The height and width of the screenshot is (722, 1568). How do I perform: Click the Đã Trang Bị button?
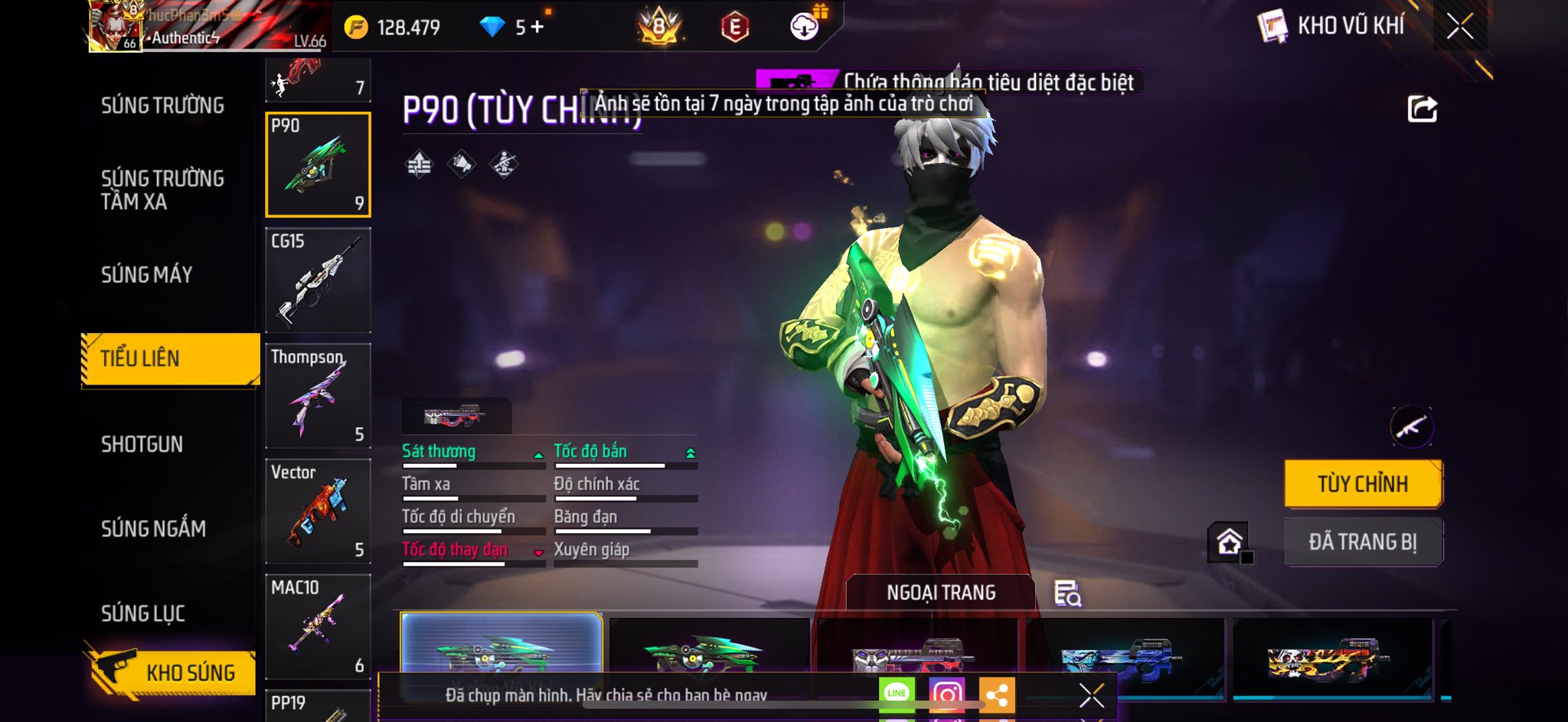pyautogui.click(x=1363, y=542)
